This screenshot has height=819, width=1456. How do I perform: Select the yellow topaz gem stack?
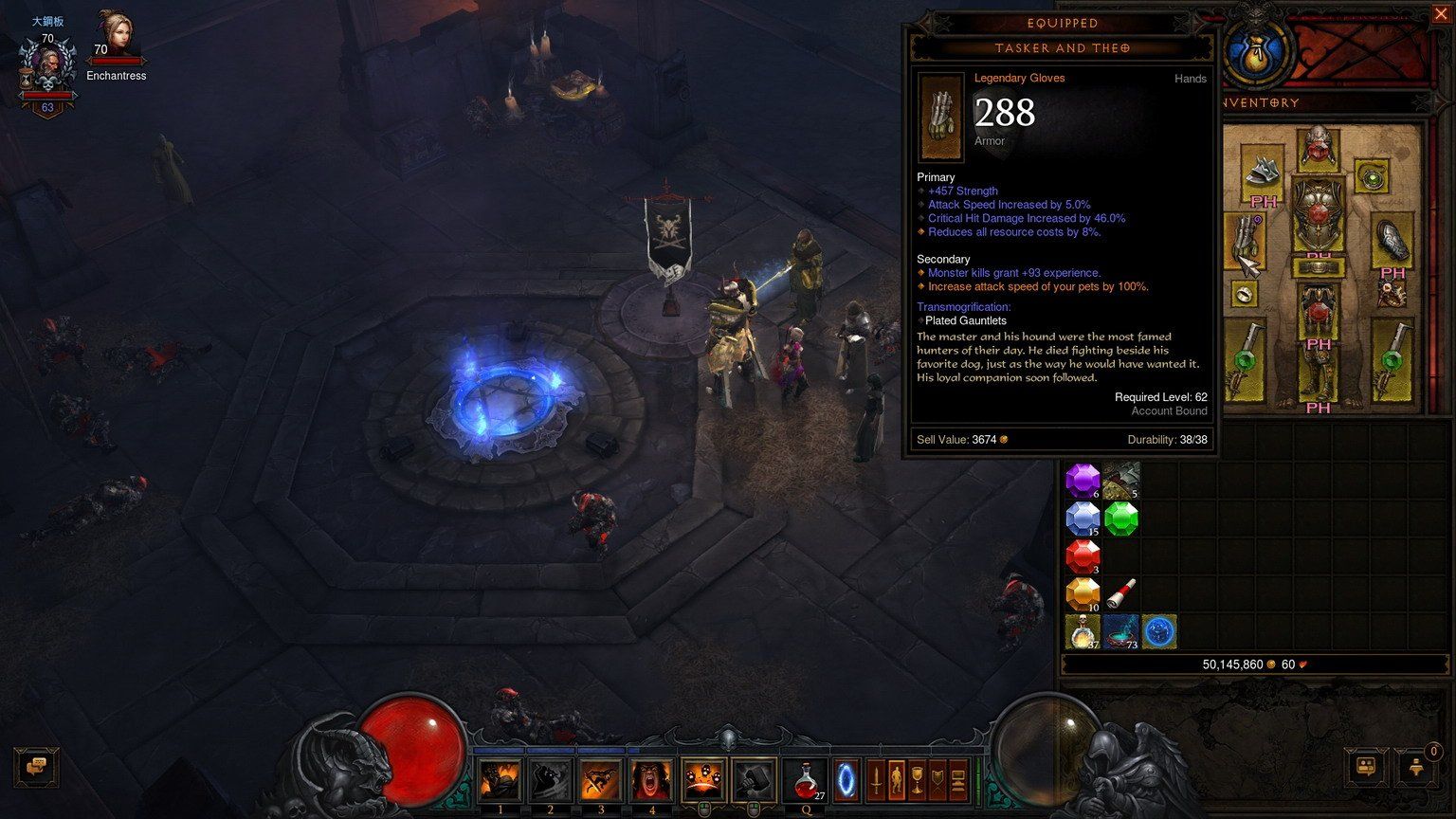(x=1082, y=594)
